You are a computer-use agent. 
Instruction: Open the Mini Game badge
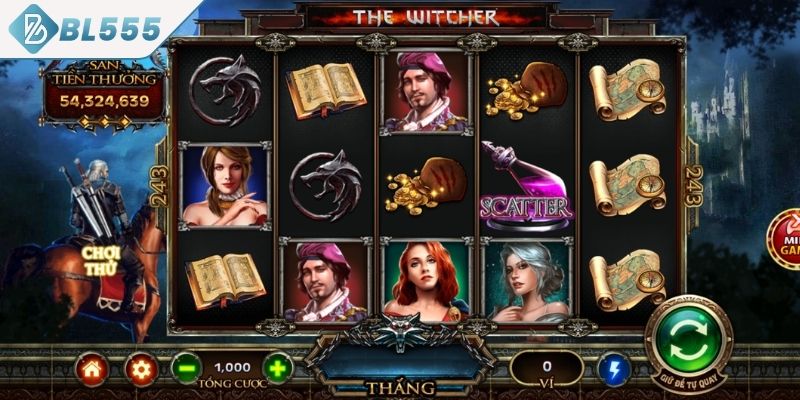[x=786, y=240]
